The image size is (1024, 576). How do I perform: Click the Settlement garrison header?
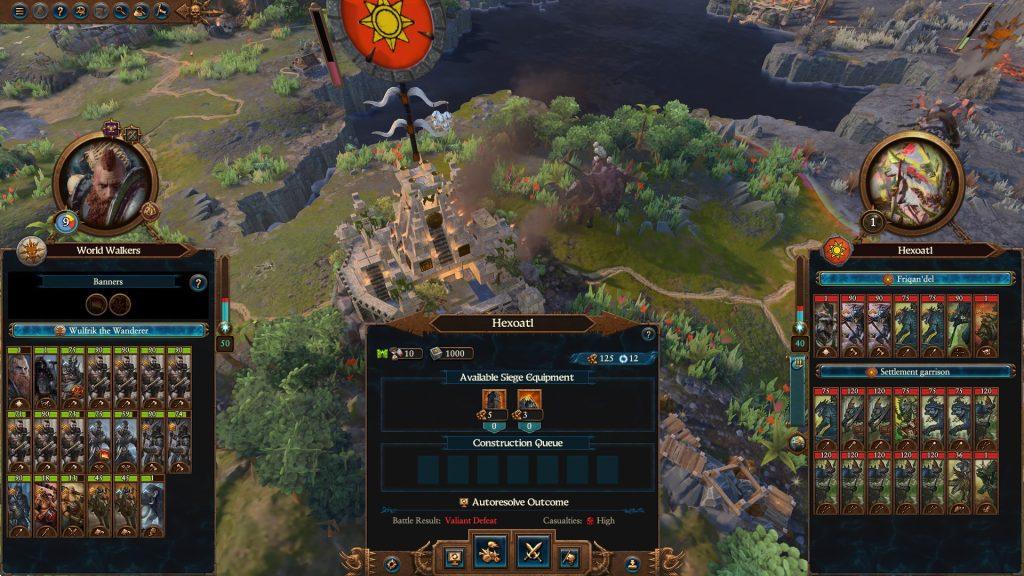coord(915,372)
